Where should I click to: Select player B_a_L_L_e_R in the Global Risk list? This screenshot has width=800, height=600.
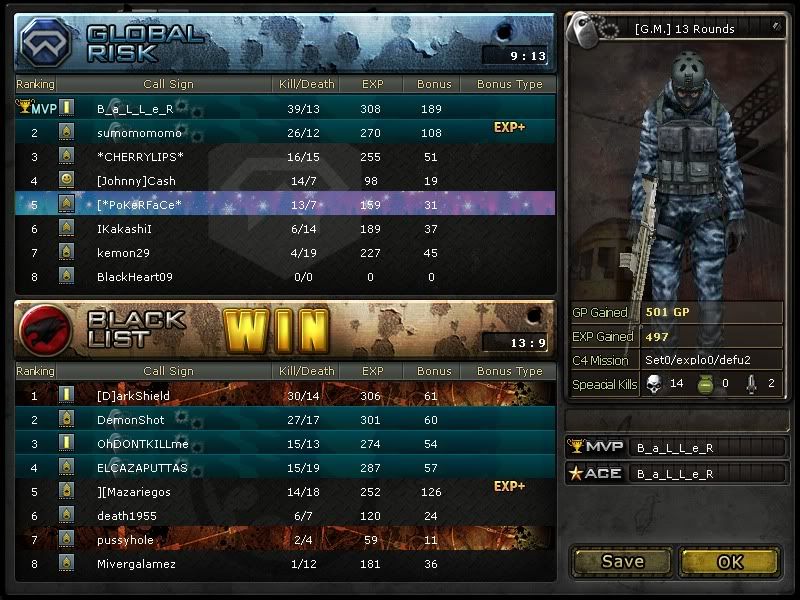click(x=284, y=108)
